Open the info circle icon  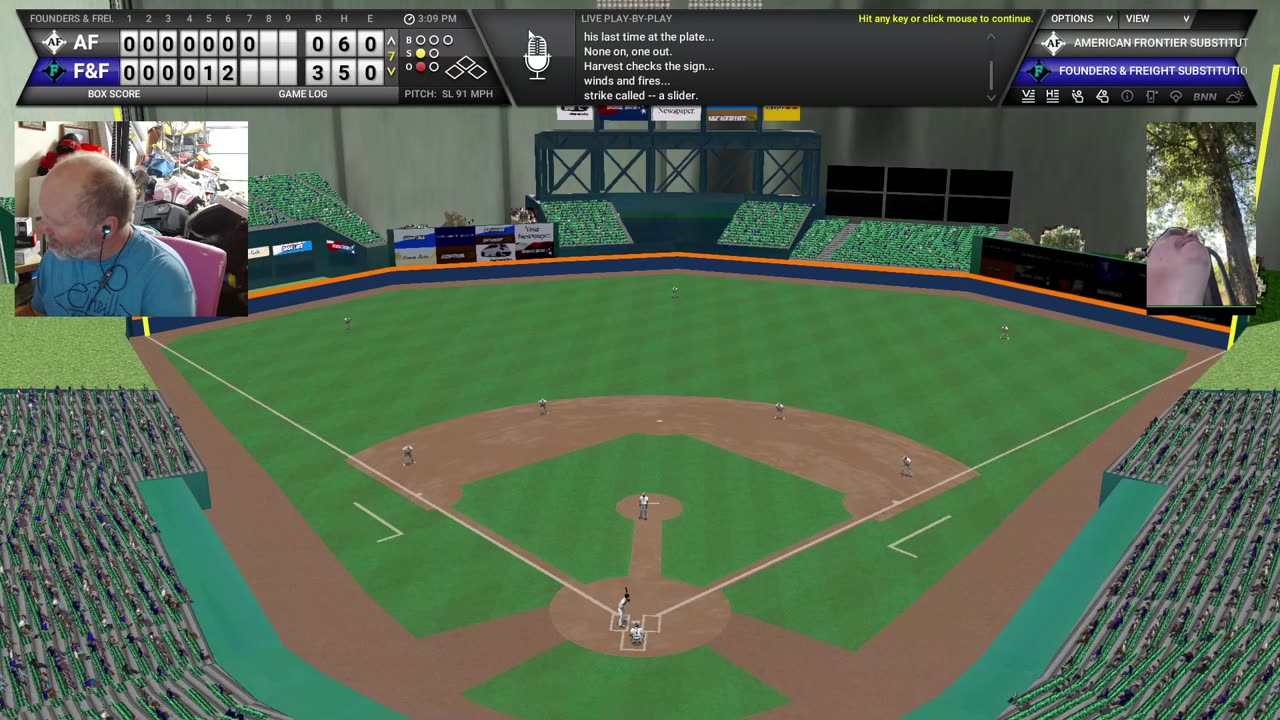1127,96
